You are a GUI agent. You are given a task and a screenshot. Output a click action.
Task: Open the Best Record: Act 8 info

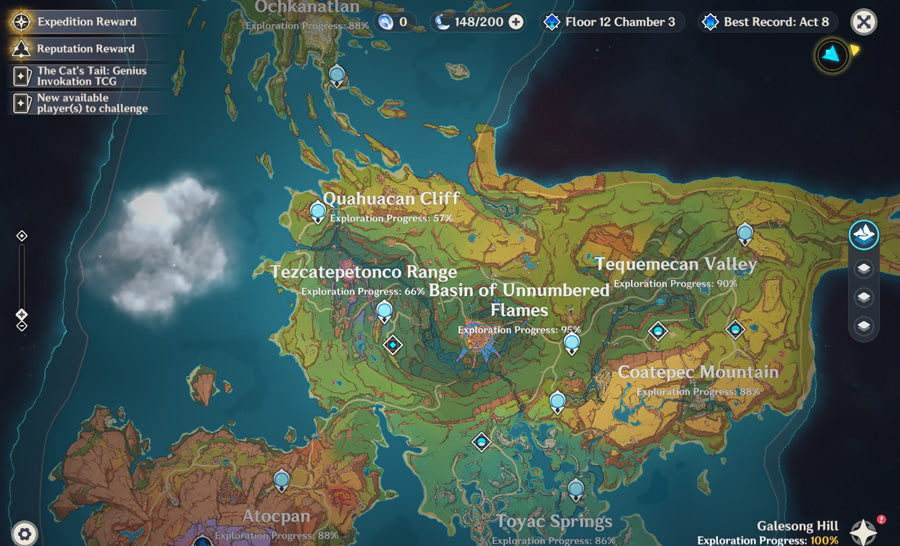767,21
